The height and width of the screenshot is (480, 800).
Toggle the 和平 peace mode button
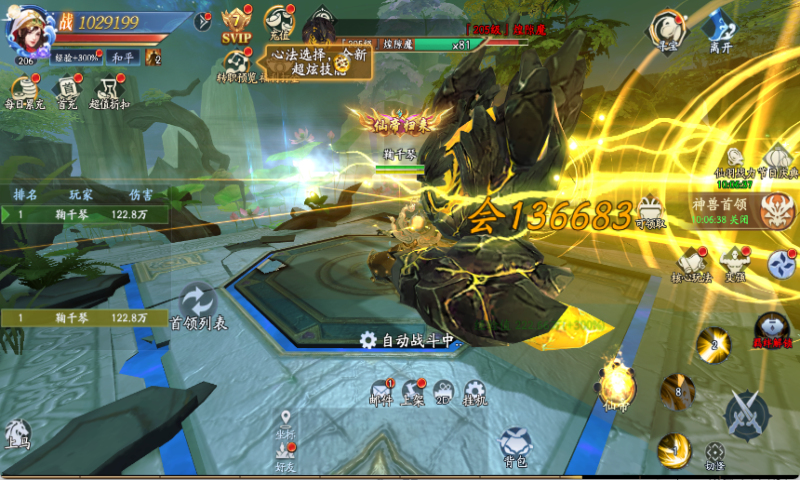[123, 58]
